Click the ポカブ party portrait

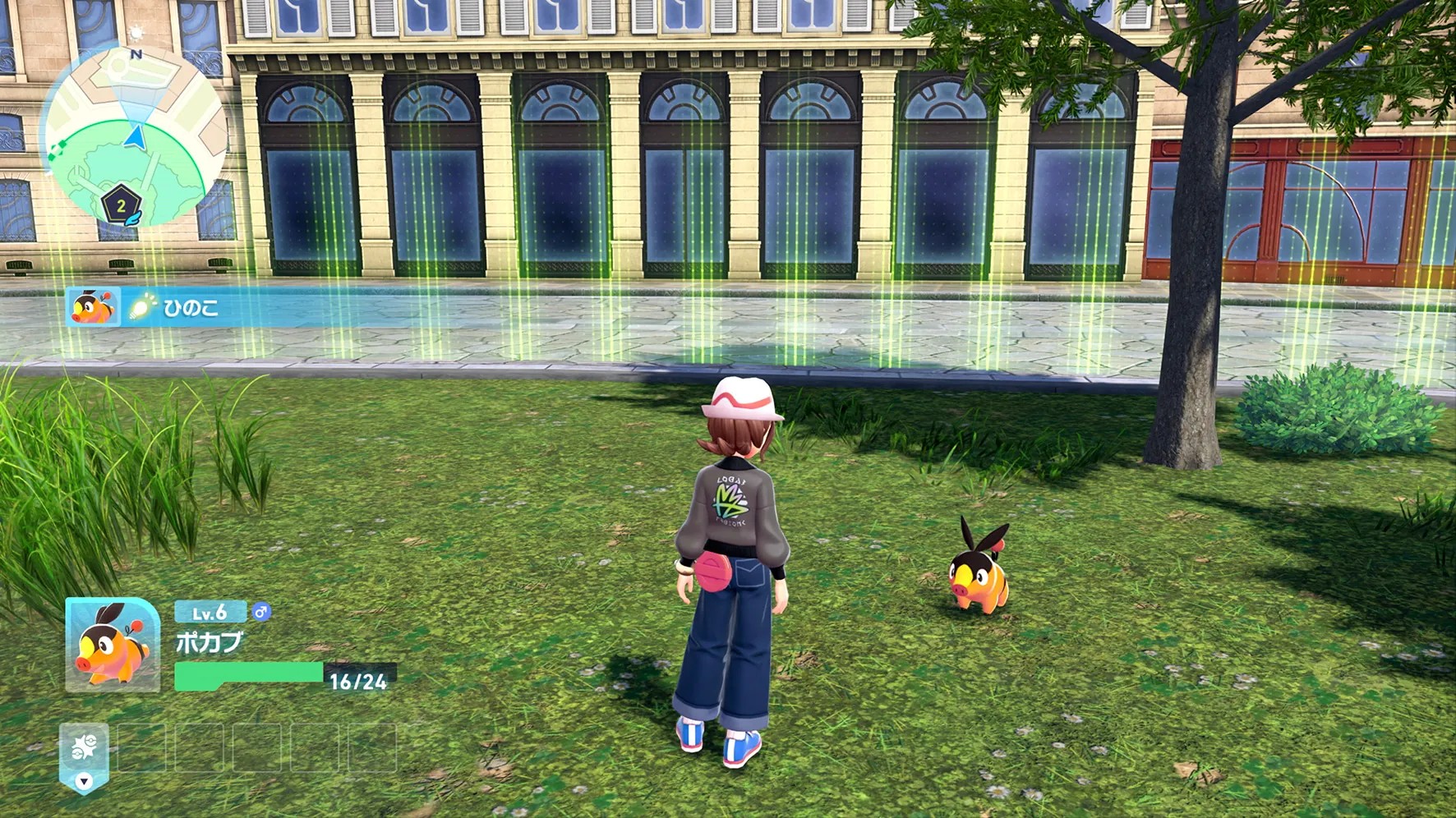[x=113, y=645]
